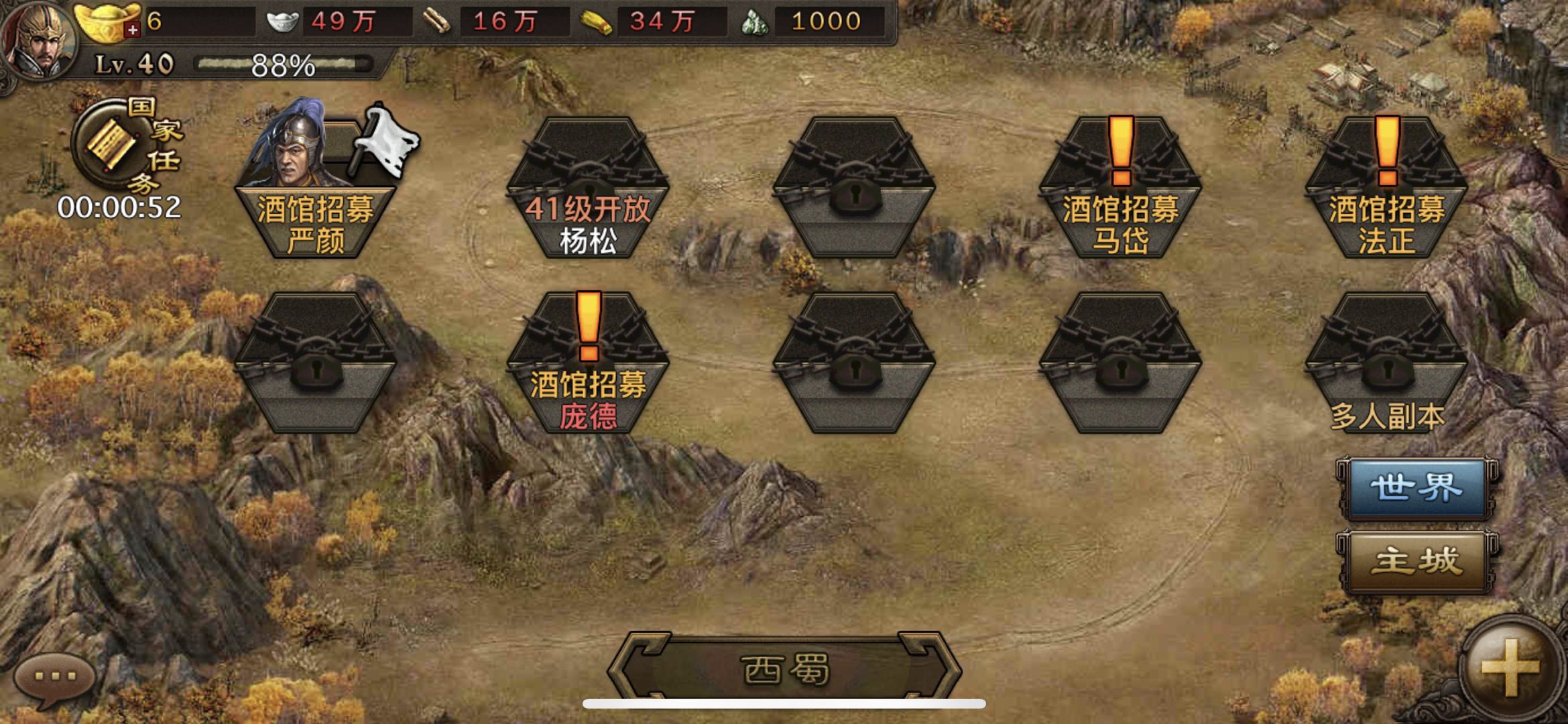This screenshot has height=724, width=1568.
Task: Click the player avatar showing Lv.40
Action: pos(40,40)
